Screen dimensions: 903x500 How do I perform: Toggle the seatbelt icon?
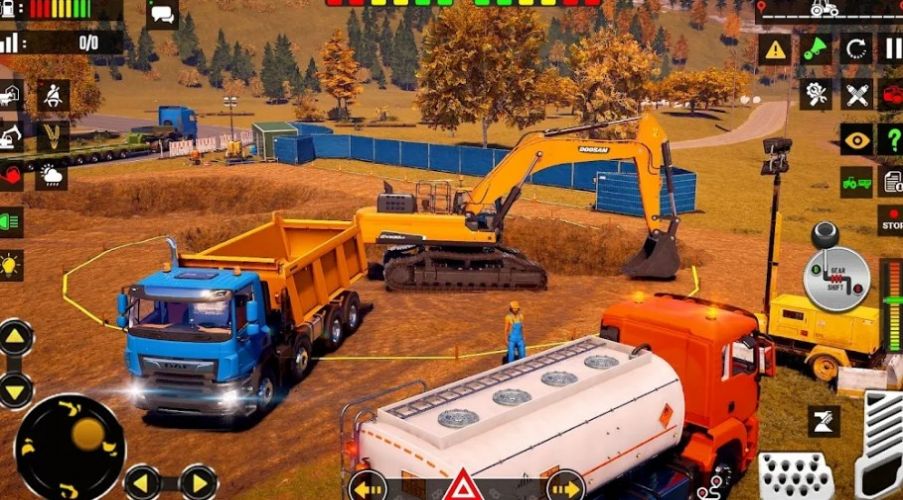click(52, 96)
